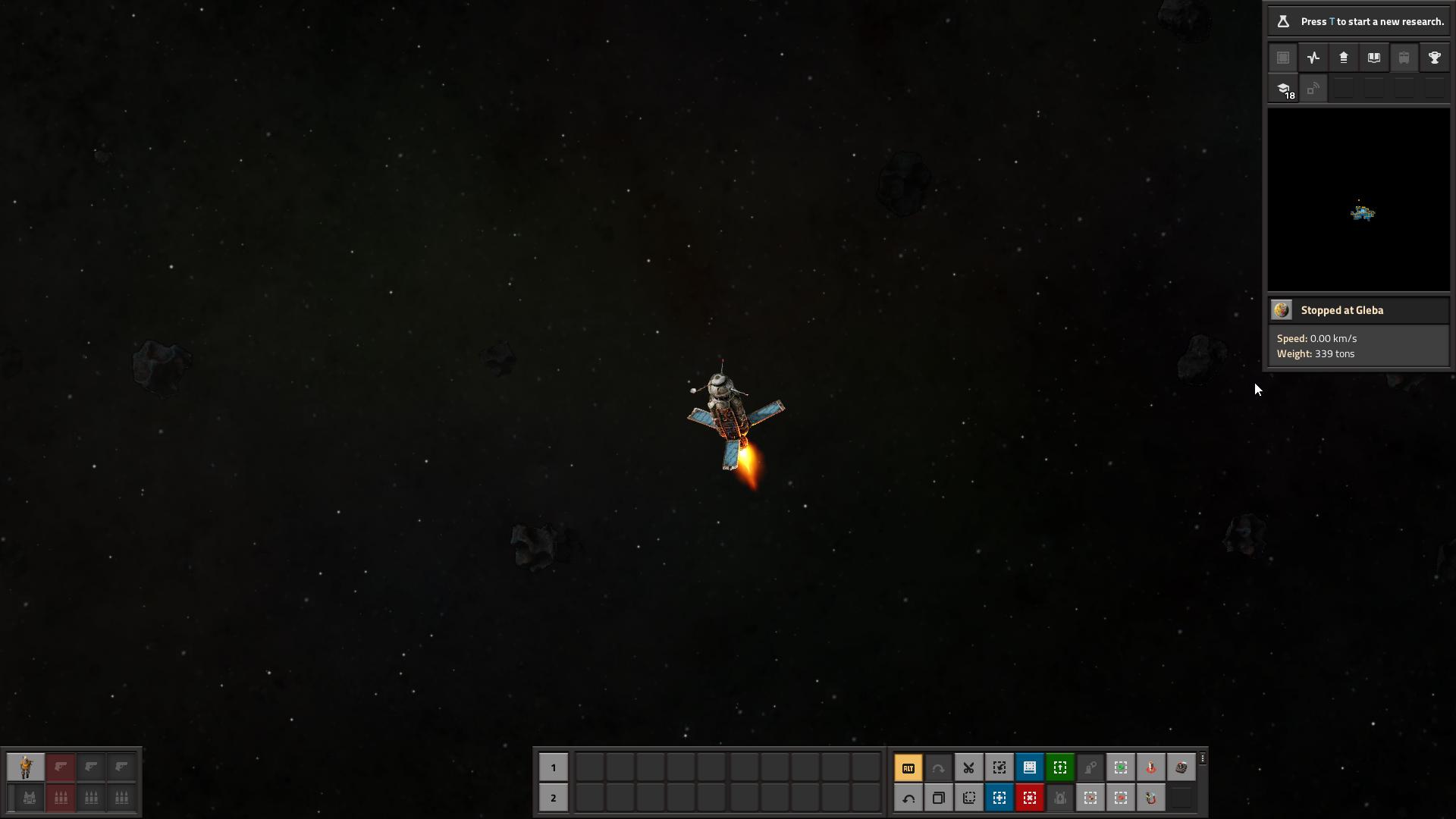Select the Stopped at Gleba status bar

point(1358,310)
